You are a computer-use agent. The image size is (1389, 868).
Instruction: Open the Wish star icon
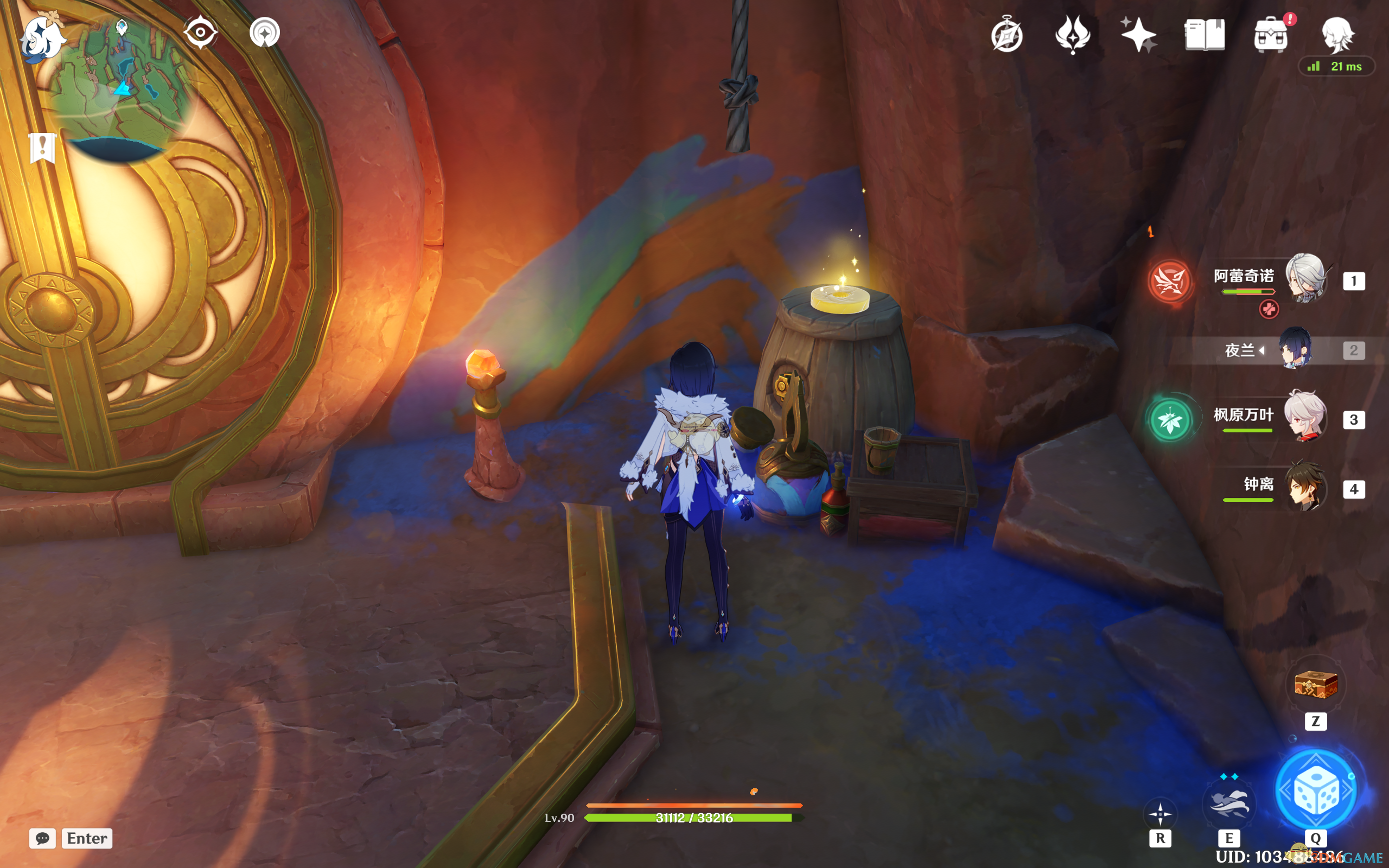(x=1138, y=34)
